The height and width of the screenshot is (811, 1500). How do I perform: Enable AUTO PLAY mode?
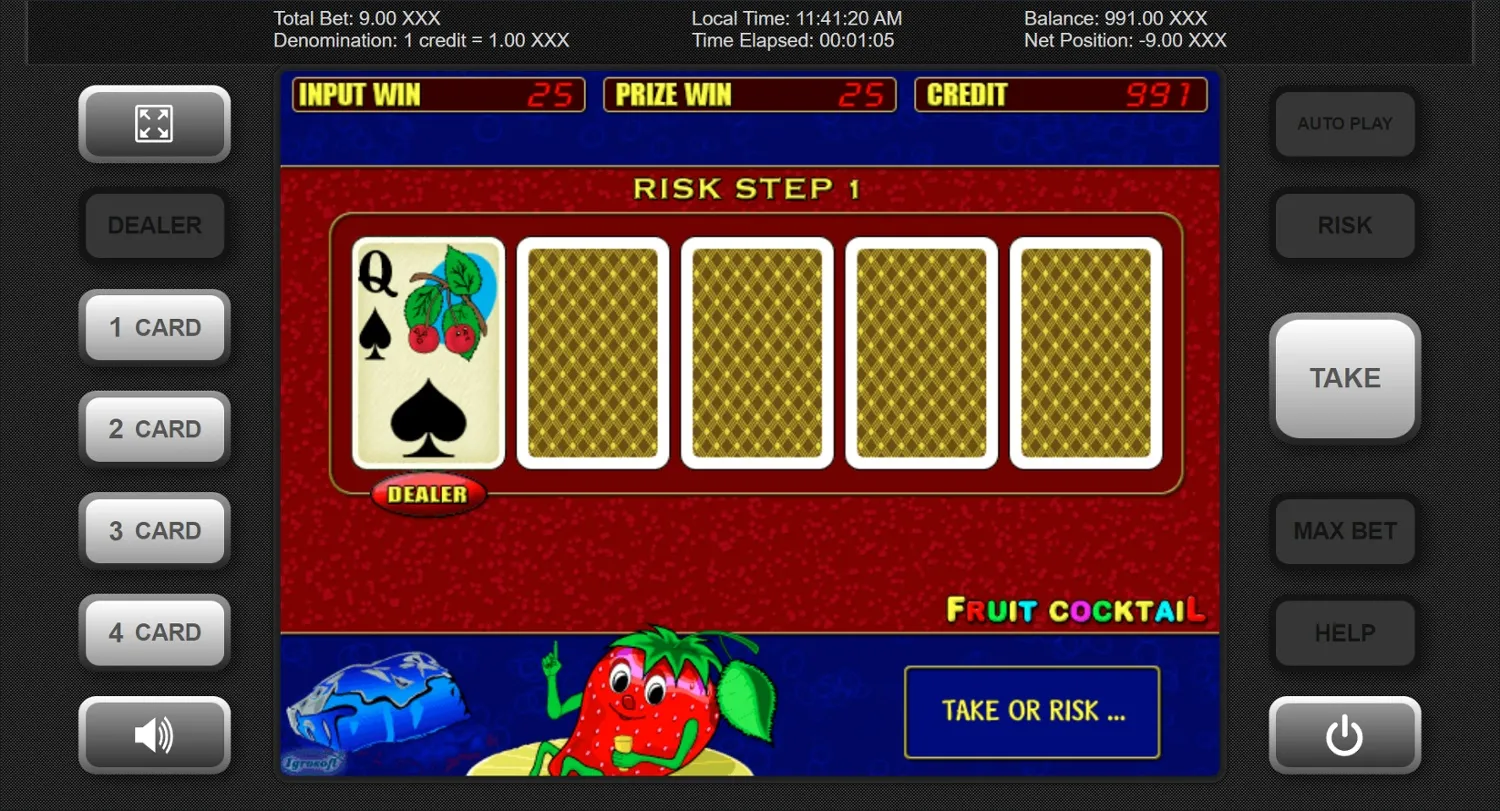click(x=1344, y=124)
